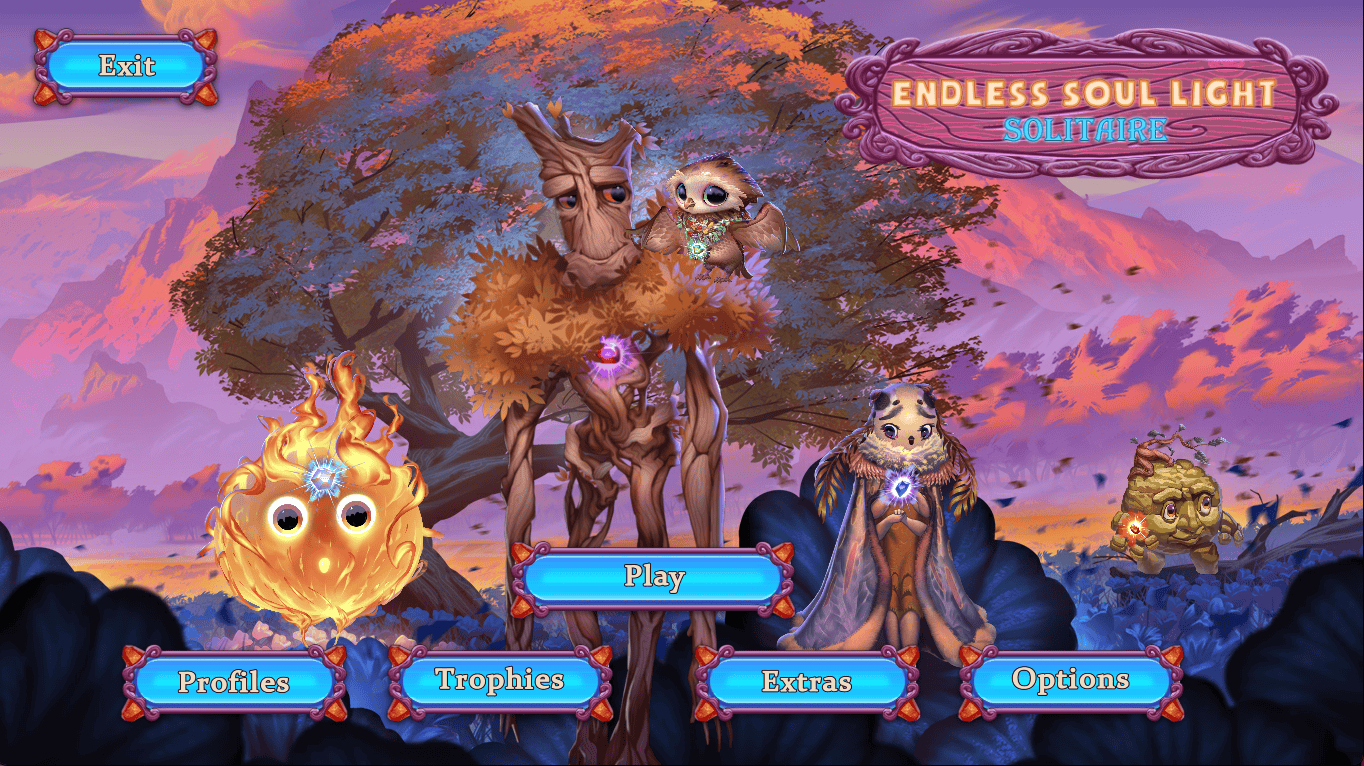Start the game with the Play button
The image size is (1364, 766).
coord(653,577)
